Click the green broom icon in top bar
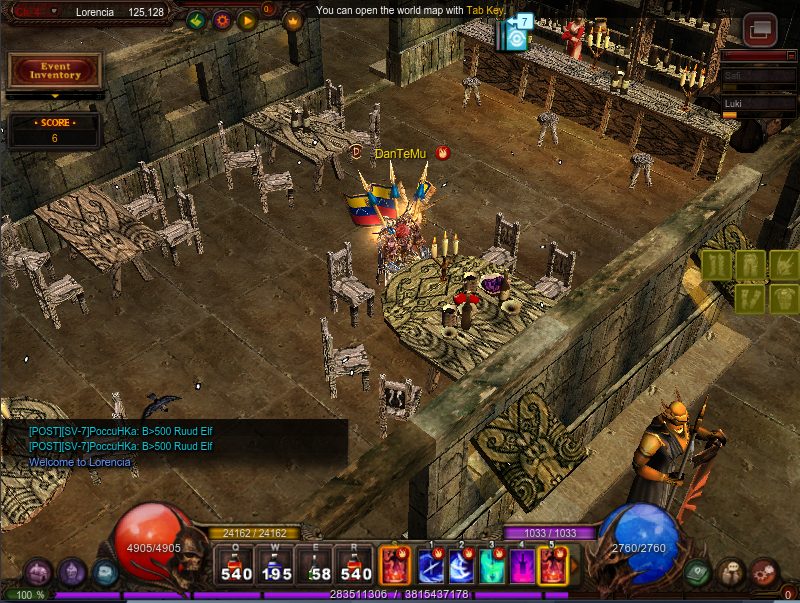800x603 pixels. [x=196, y=20]
